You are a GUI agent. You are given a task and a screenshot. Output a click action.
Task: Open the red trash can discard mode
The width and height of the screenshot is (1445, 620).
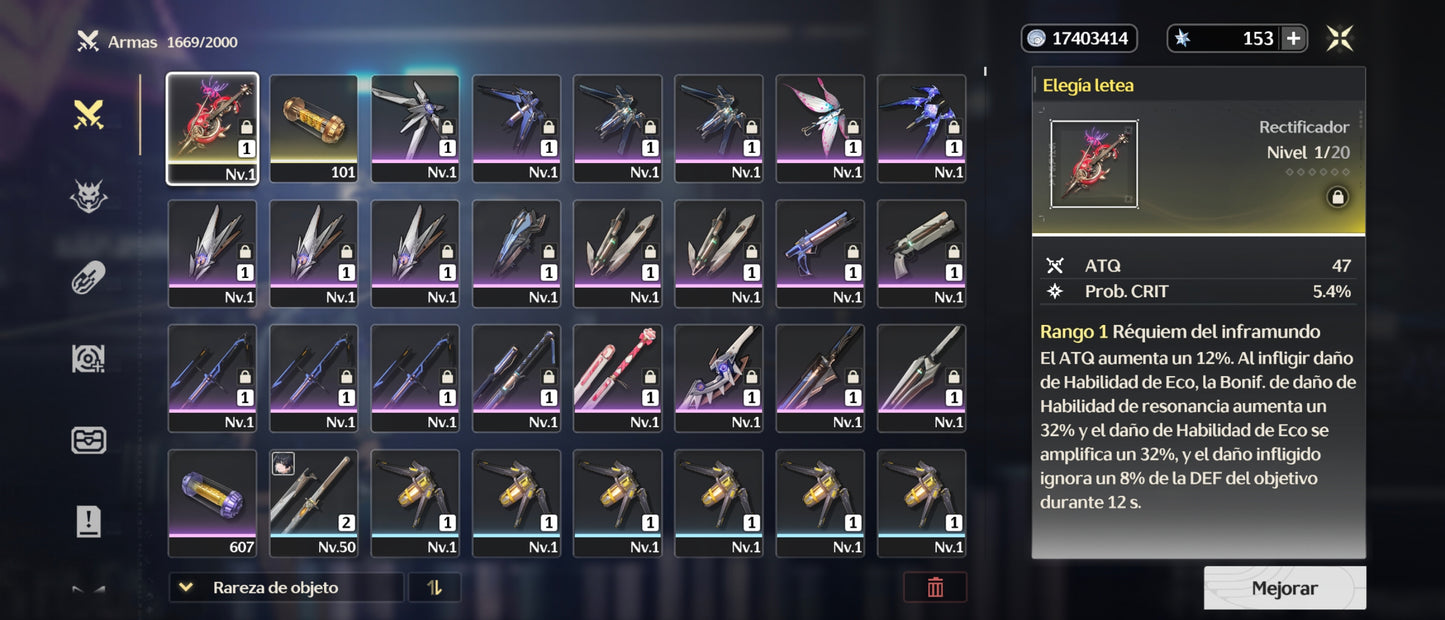935,588
